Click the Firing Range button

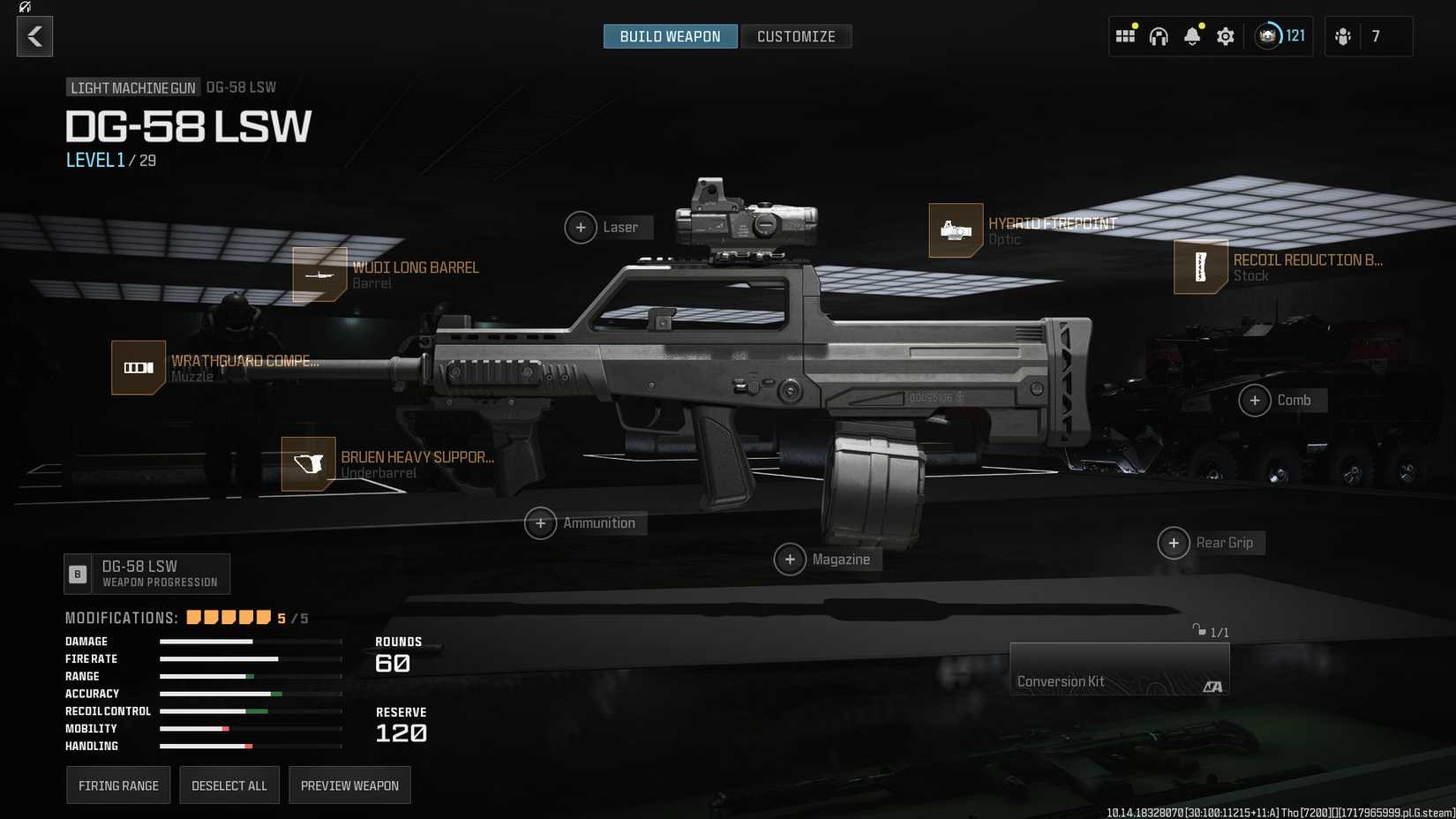tap(118, 785)
